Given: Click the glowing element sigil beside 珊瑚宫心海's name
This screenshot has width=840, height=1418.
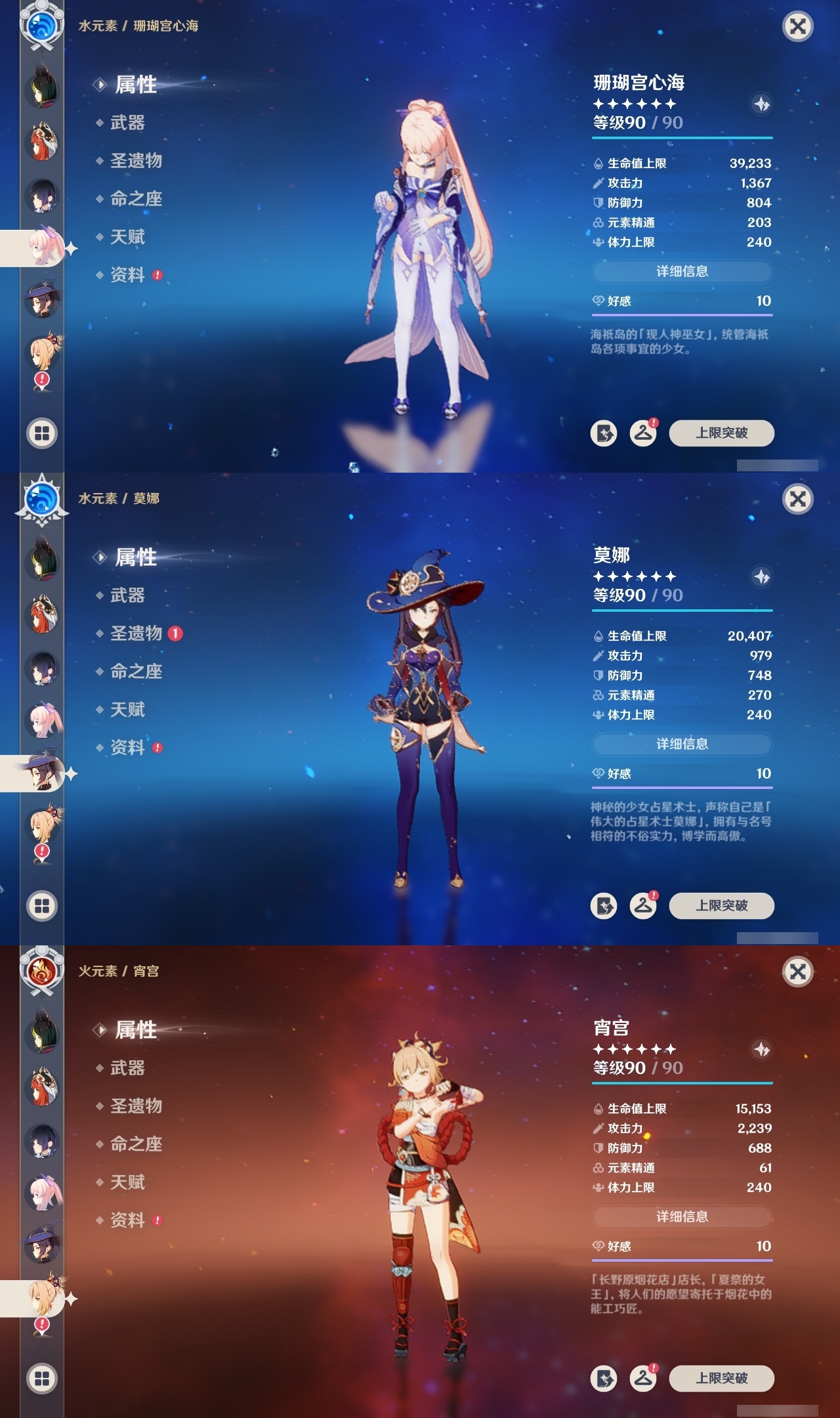Looking at the screenshot, I should tap(761, 105).
